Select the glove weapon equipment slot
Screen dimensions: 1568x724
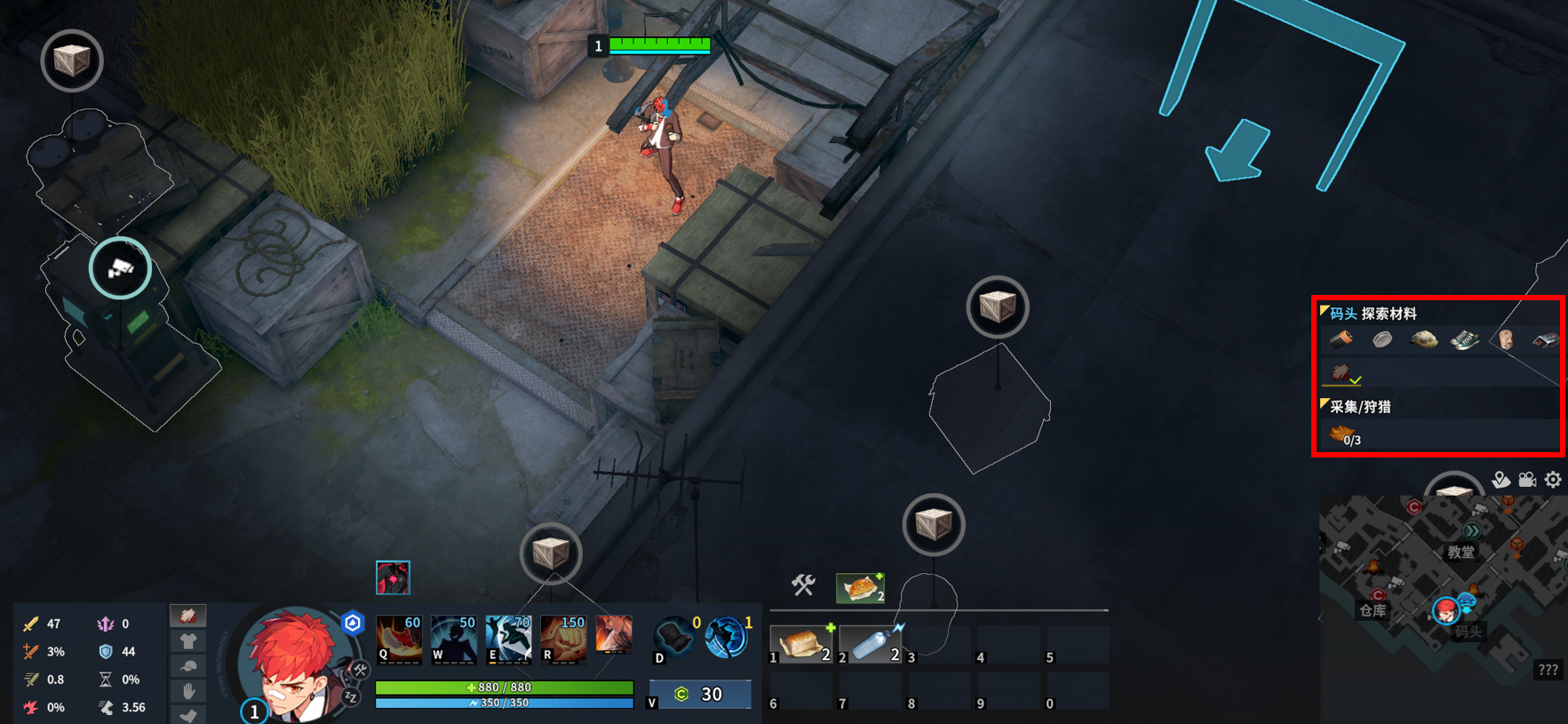tap(187, 616)
